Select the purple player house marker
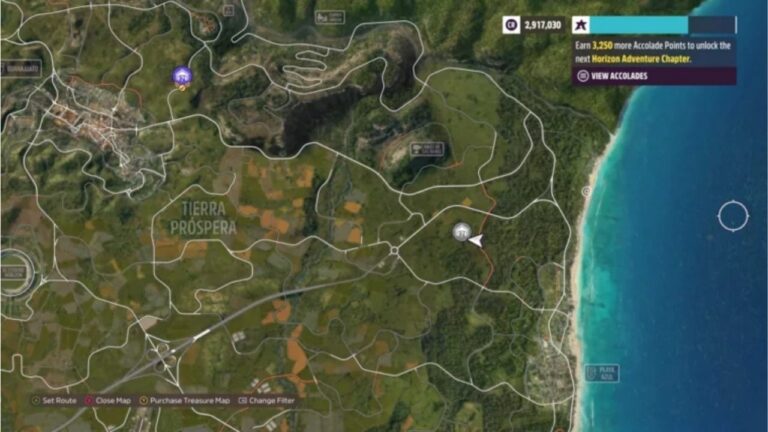Viewport: 768px width, 432px height. tap(181, 75)
